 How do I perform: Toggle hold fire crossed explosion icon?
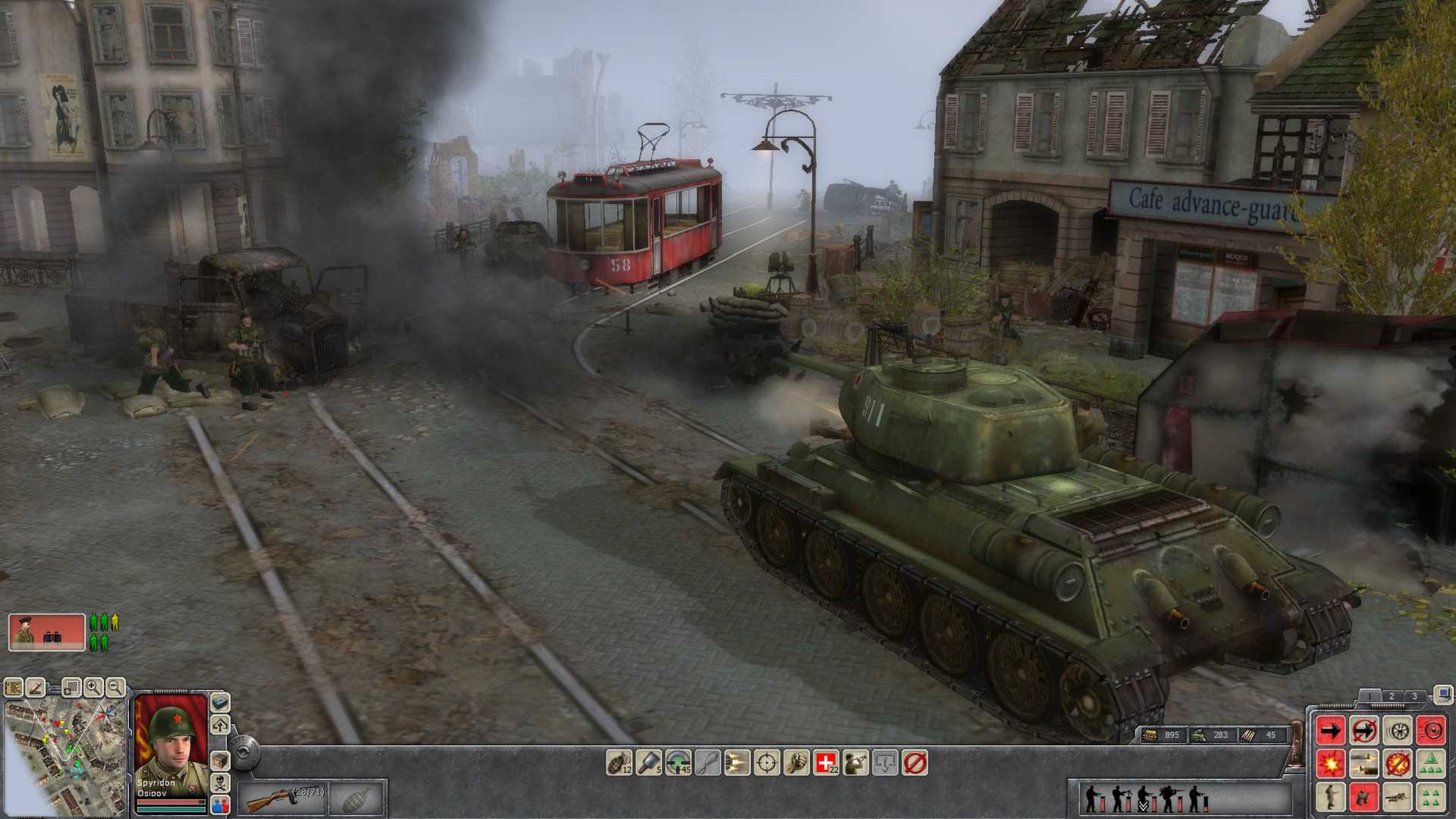[1397, 764]
